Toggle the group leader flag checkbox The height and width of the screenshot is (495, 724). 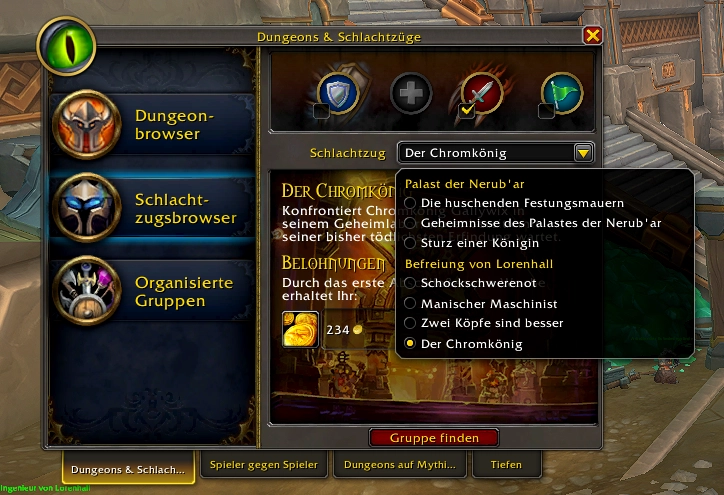click(x=546, y=111)
